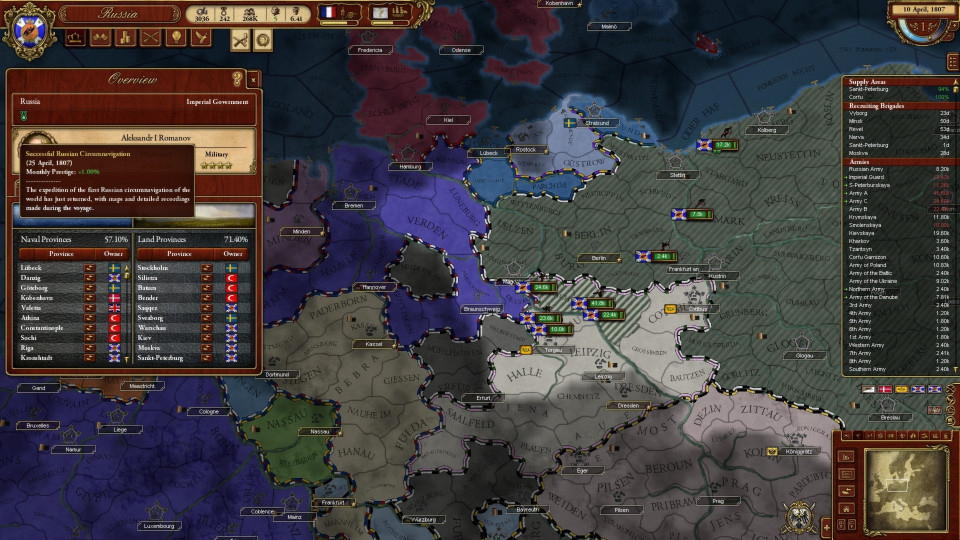This screenshot has height=540, width=960.
Task: Open the crossed swords military screen
Action: [x=152, y=37]
